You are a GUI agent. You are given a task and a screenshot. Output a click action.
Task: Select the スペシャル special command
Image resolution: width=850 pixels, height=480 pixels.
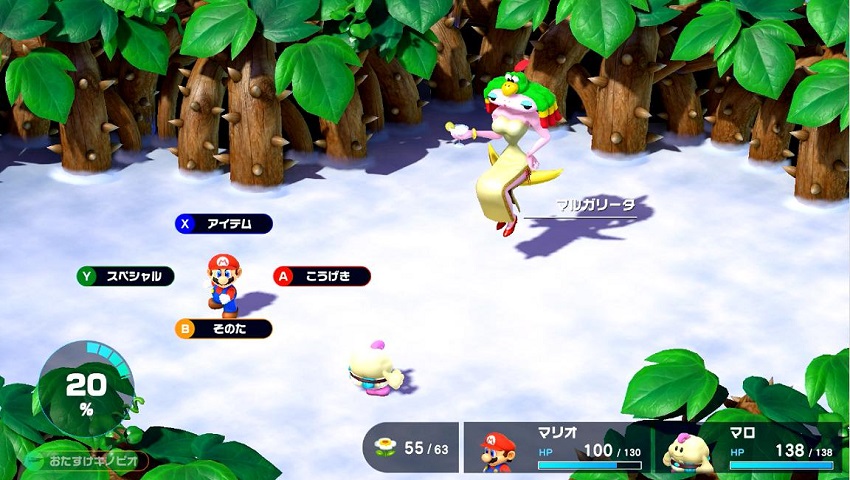[126, 276]
